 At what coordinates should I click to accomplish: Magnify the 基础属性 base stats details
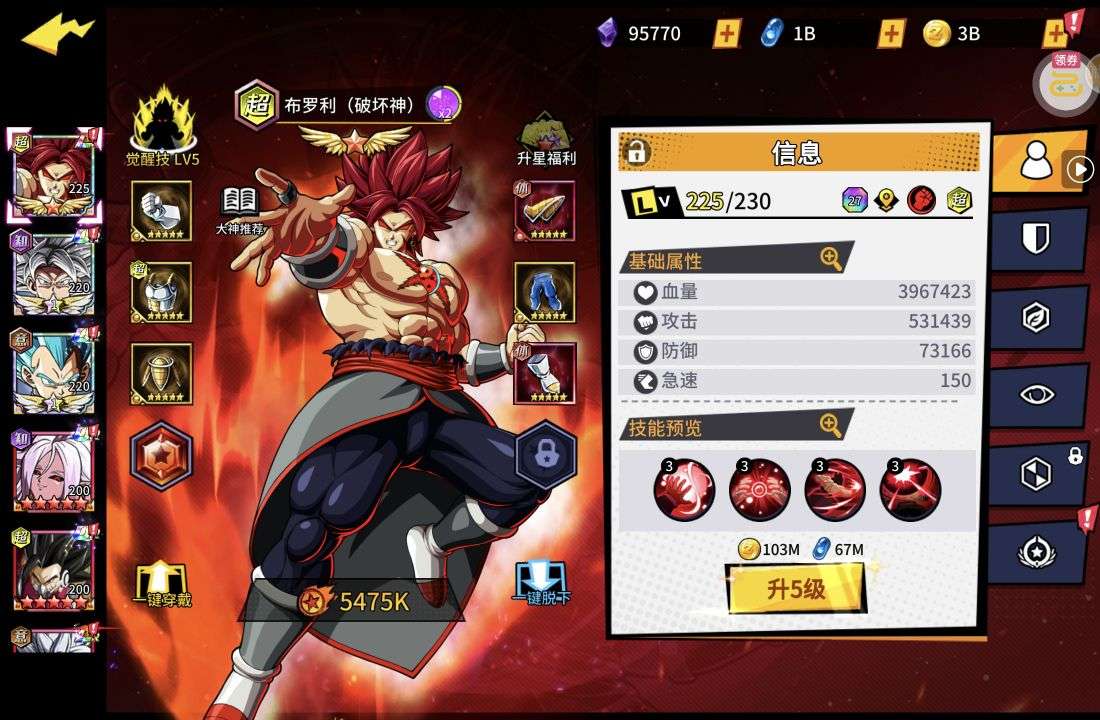[831, 259]
